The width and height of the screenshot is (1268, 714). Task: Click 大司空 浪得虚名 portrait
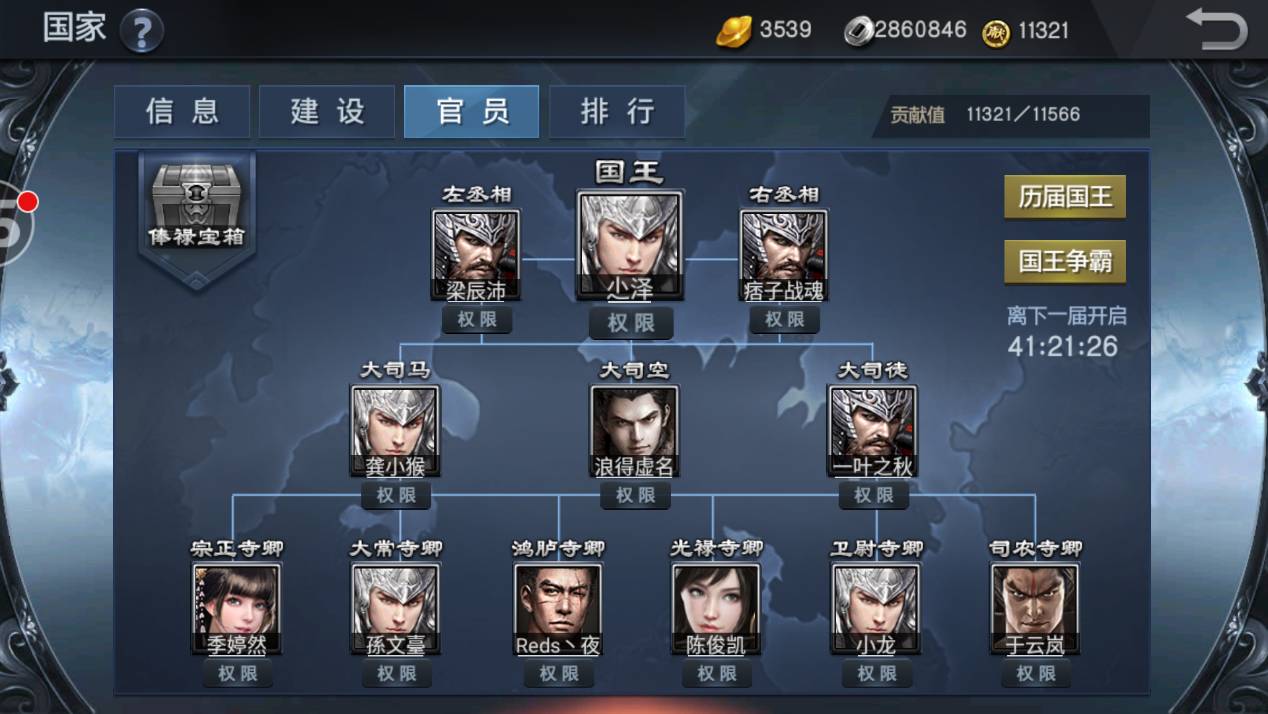pyautogui.click(x=634, y=429)
